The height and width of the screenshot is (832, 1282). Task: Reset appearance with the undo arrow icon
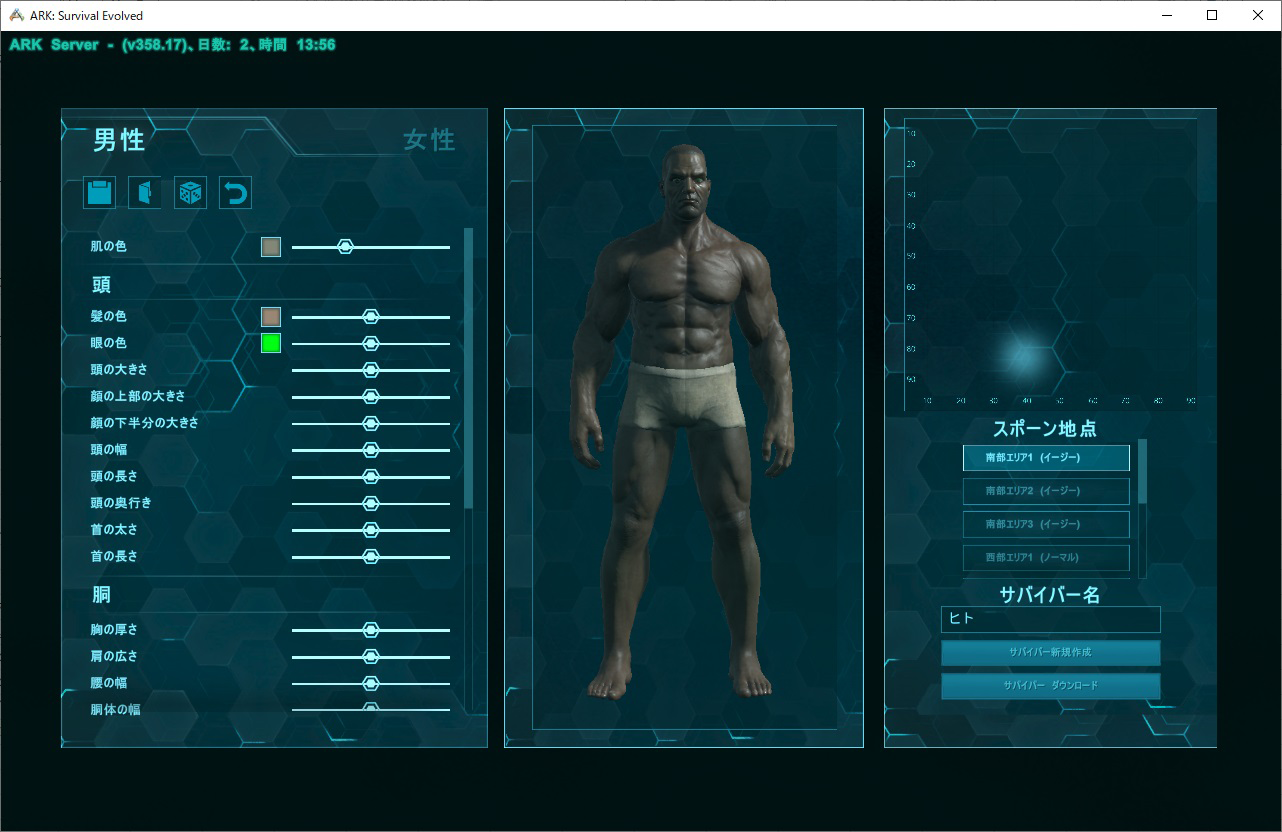point(236,193)
